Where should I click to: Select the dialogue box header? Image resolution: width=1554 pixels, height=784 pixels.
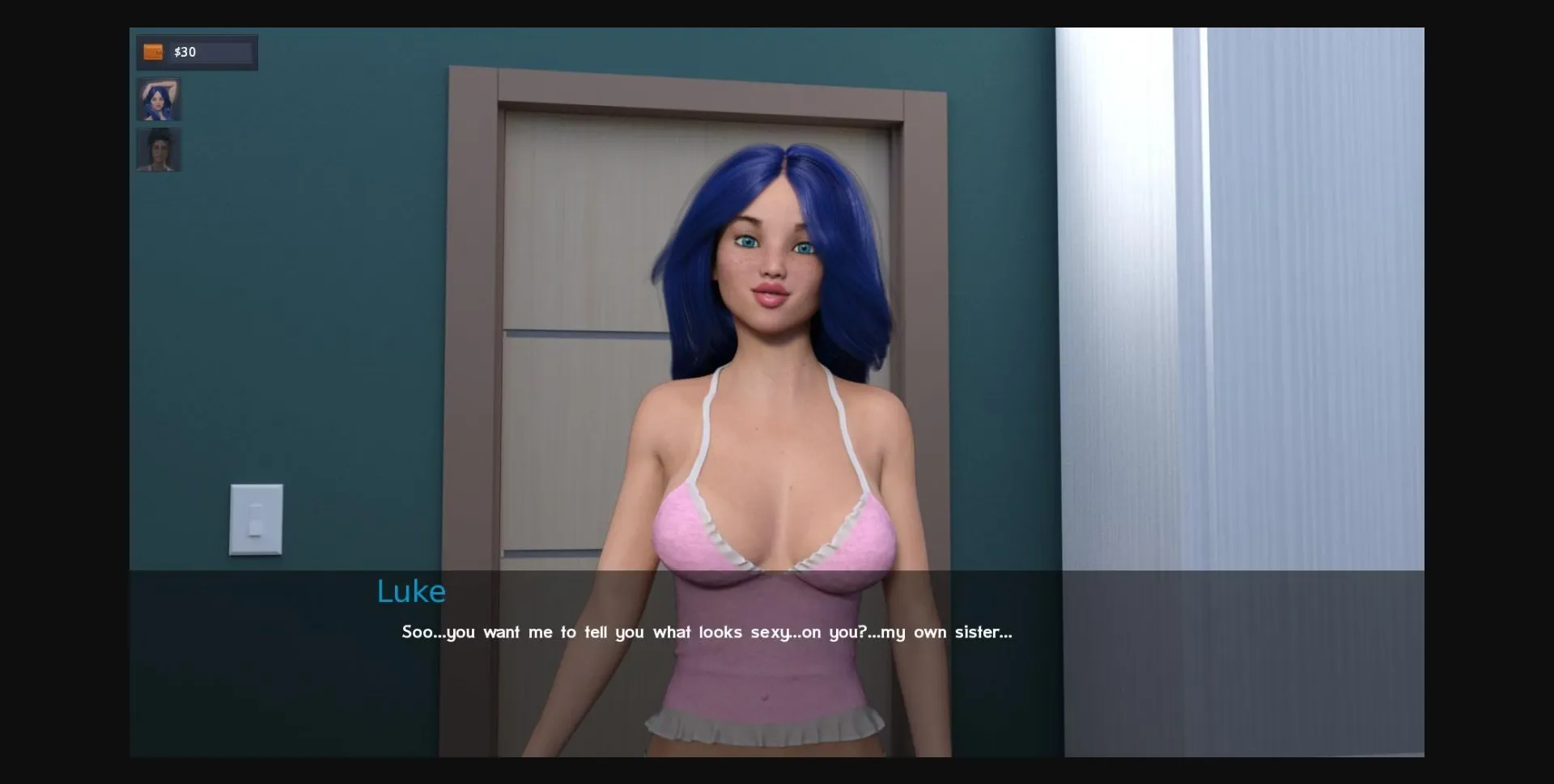(x=411, y=591)
